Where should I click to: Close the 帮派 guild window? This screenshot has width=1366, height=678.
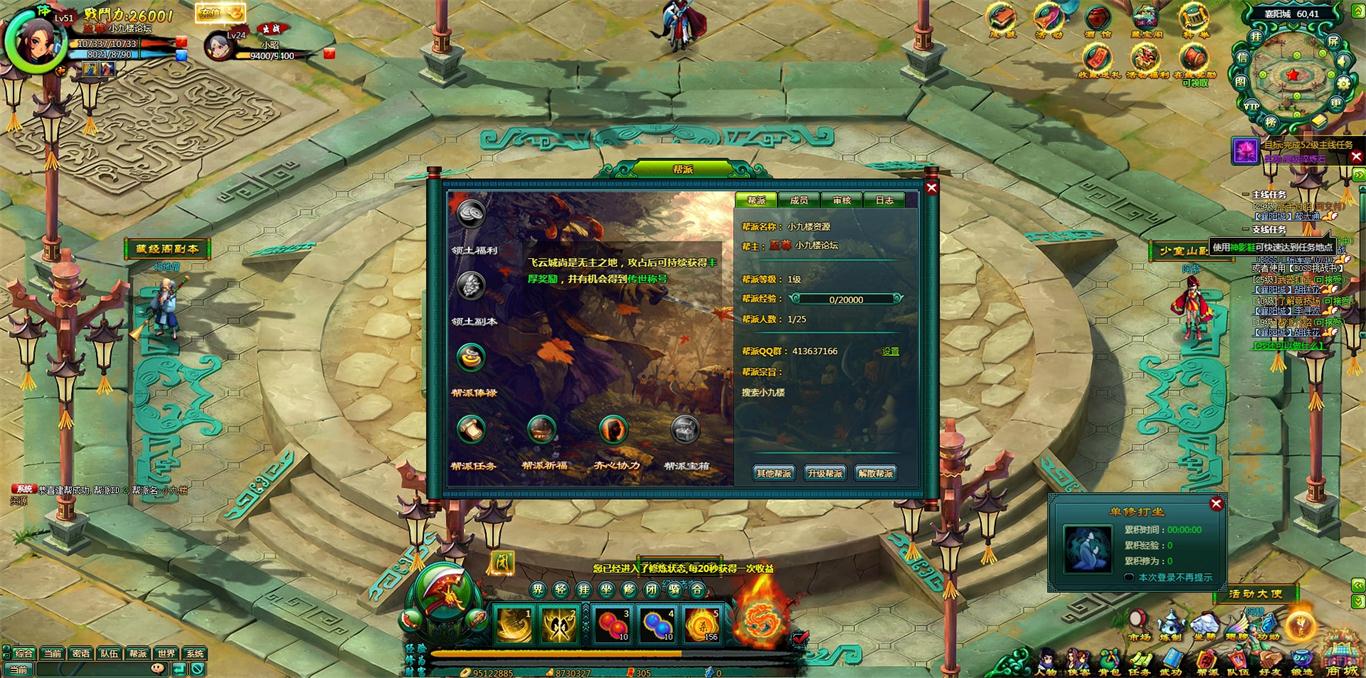click(x=931, y=187)
